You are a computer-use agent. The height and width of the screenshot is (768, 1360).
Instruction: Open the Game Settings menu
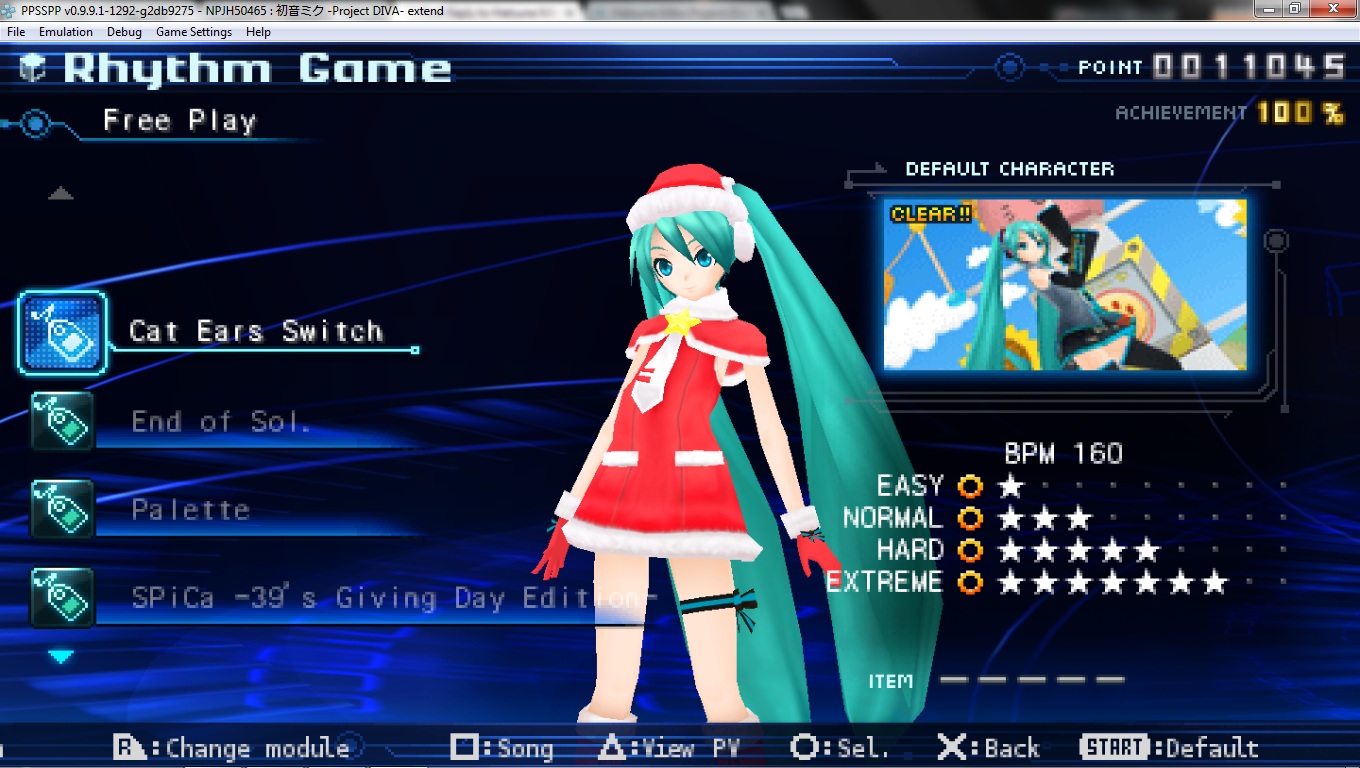pyautogui.click(x=194, y=32)
